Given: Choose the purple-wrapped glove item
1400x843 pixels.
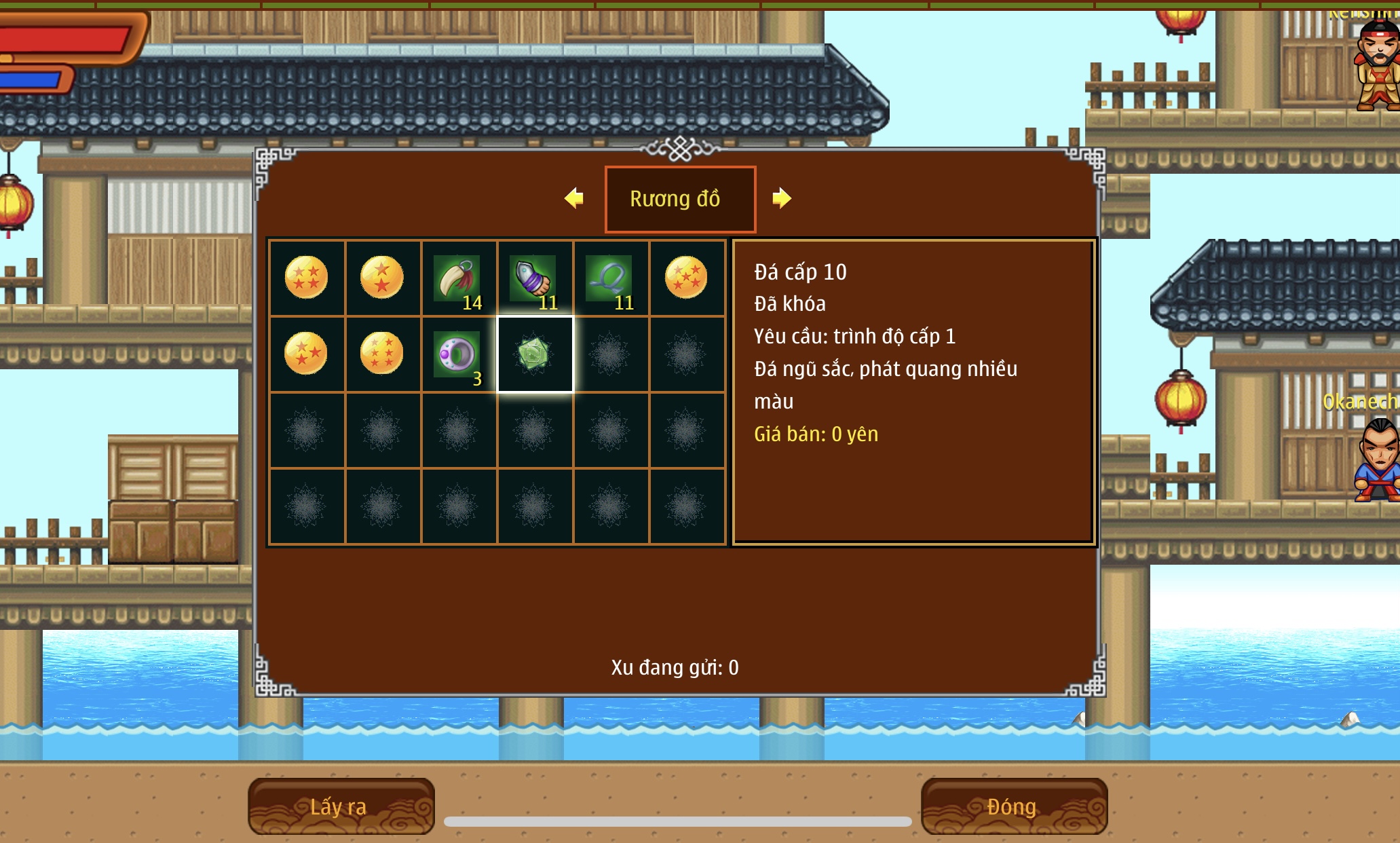Looking at the screenshot, I should point(534,278).
